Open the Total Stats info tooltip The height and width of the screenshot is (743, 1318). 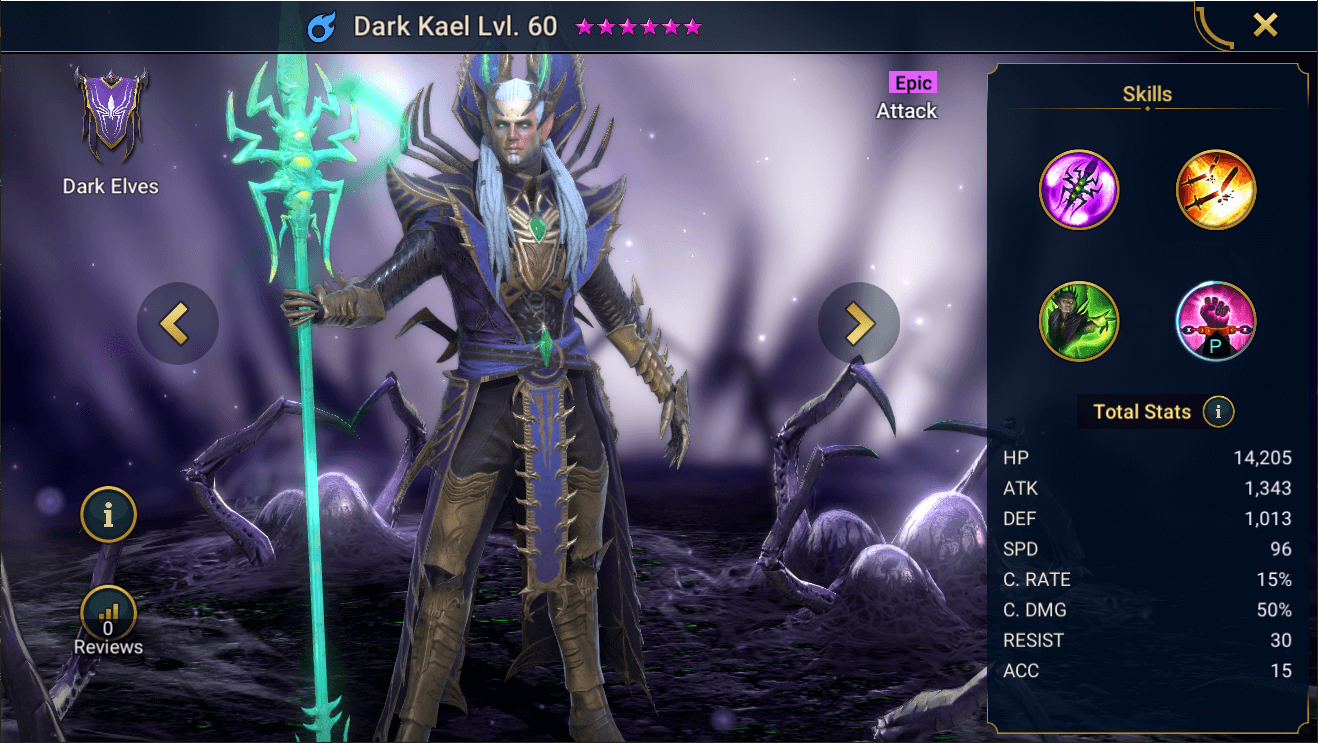click(1218, 411)
